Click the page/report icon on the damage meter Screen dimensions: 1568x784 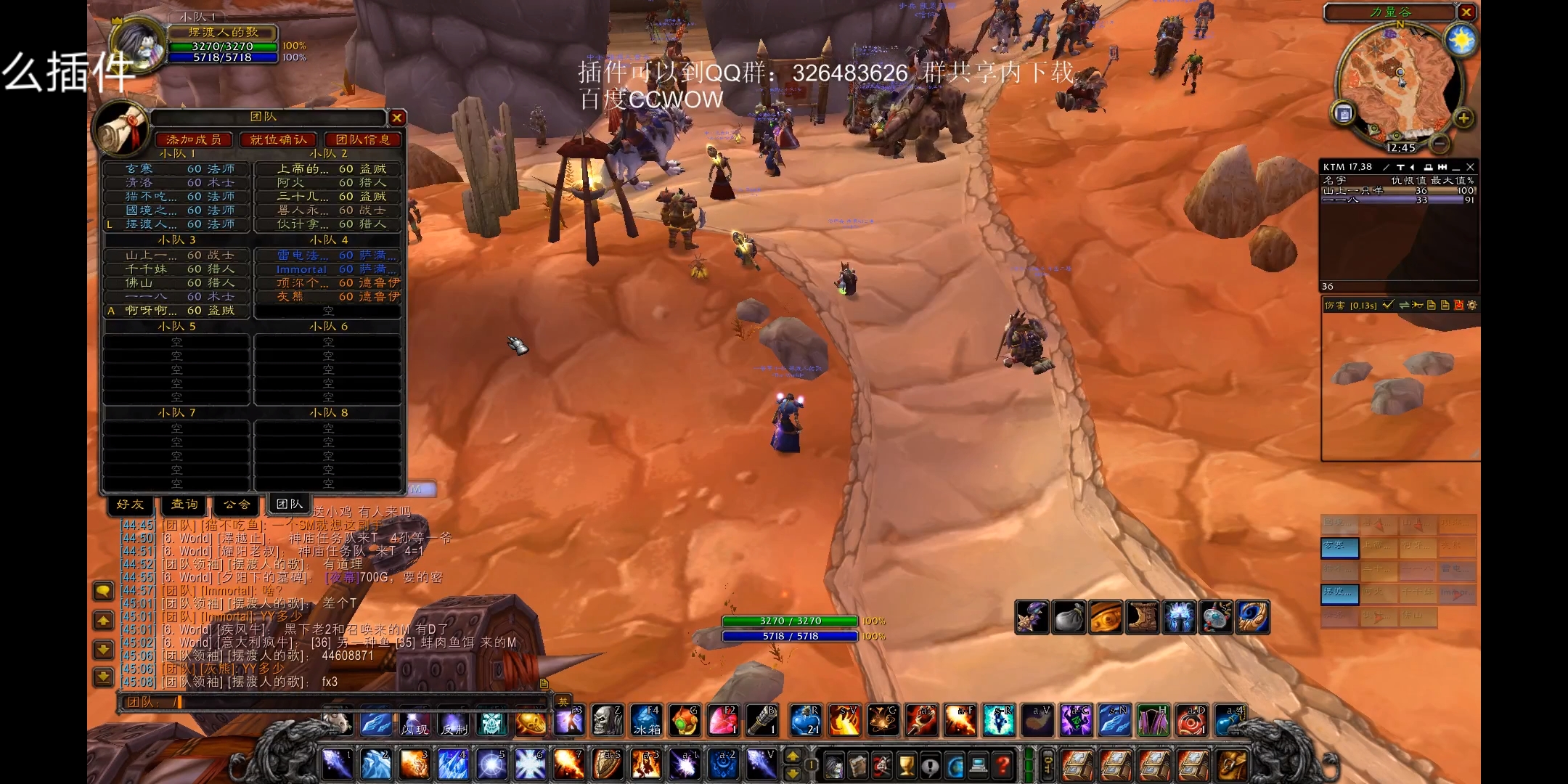tap(1432, 305)
